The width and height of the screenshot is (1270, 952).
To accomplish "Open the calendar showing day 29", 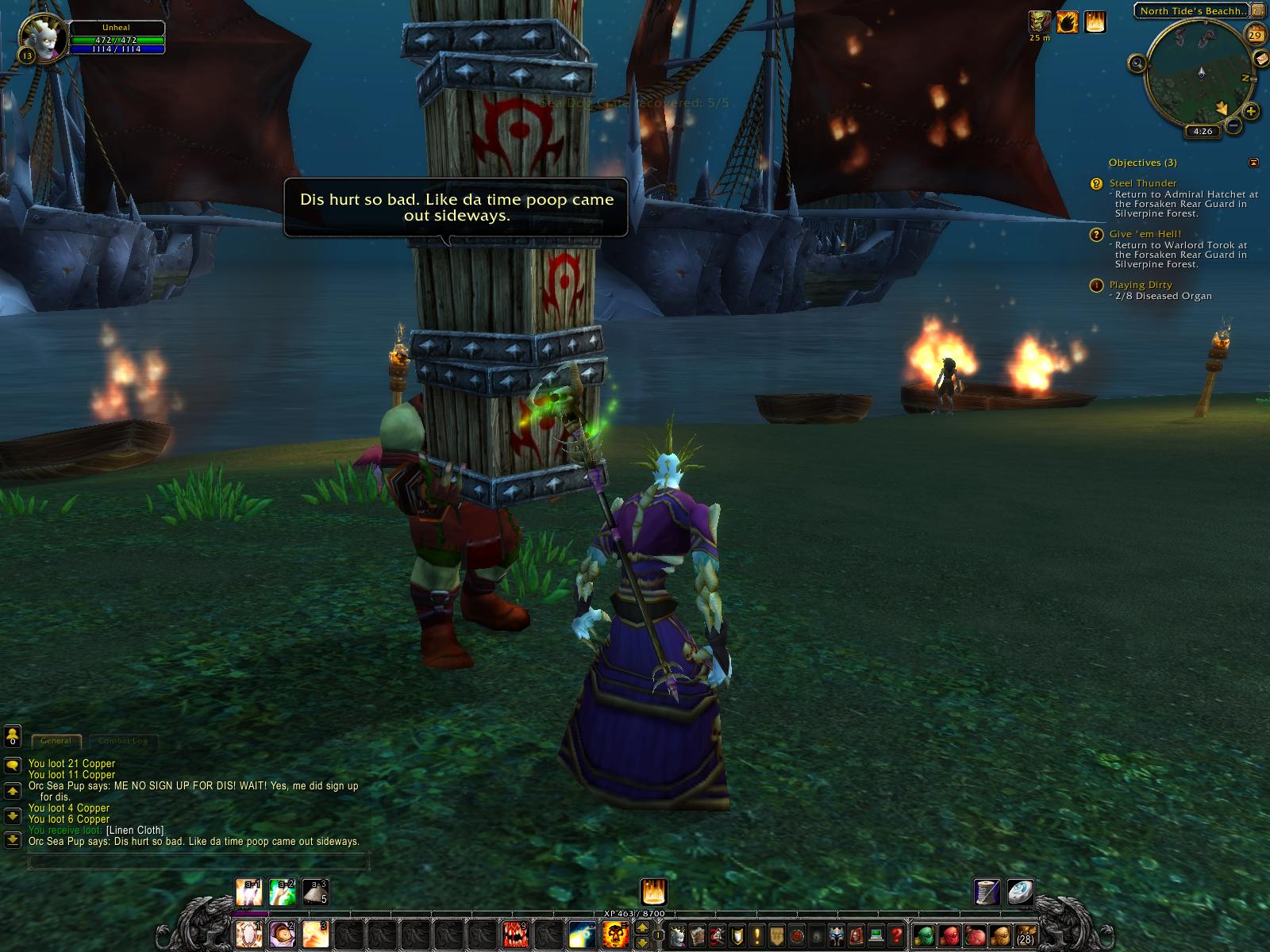I will (x=1257, y=36).
